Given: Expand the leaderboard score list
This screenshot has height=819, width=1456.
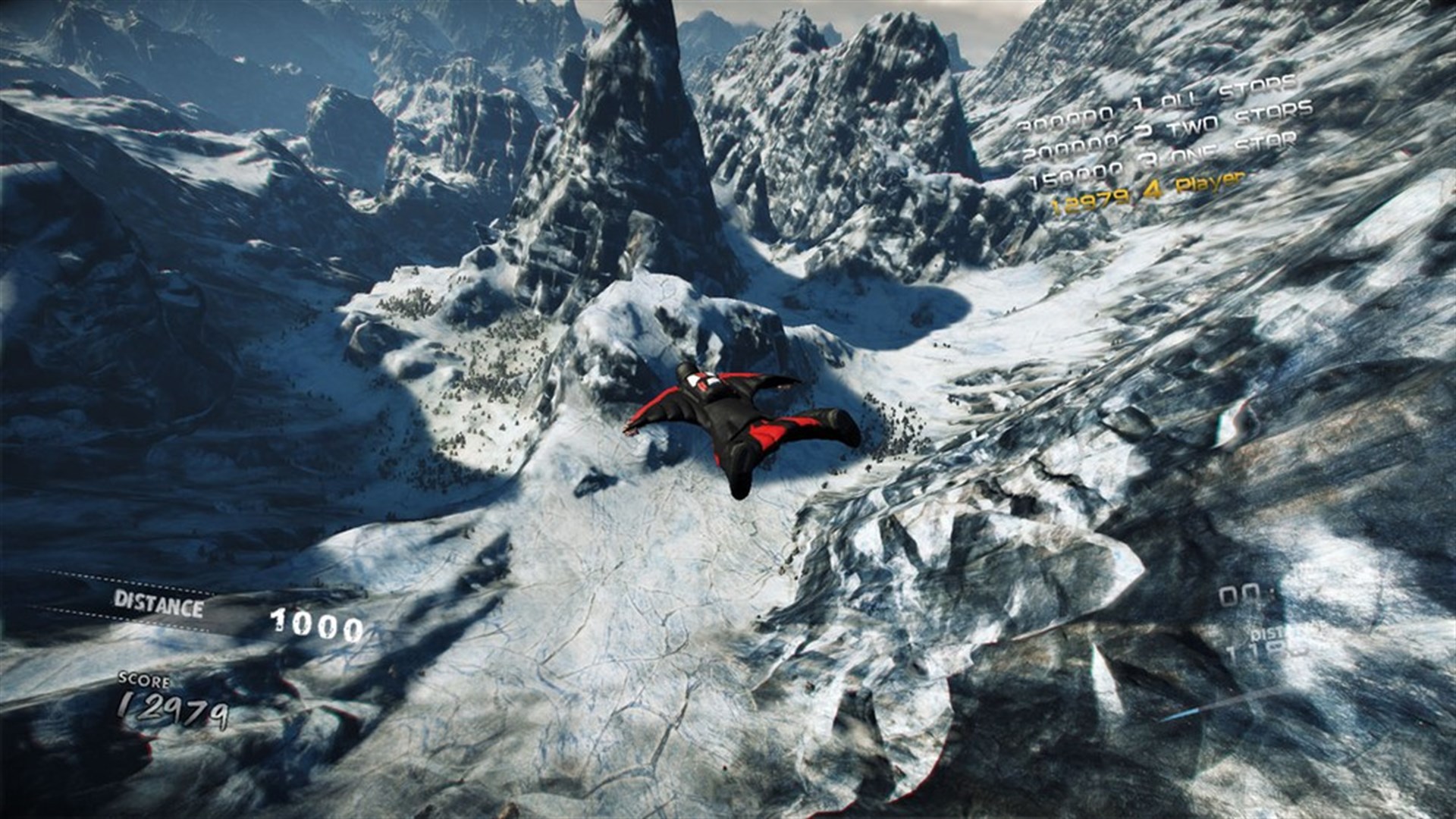Looking at the screenshot, I should 1175,148.
